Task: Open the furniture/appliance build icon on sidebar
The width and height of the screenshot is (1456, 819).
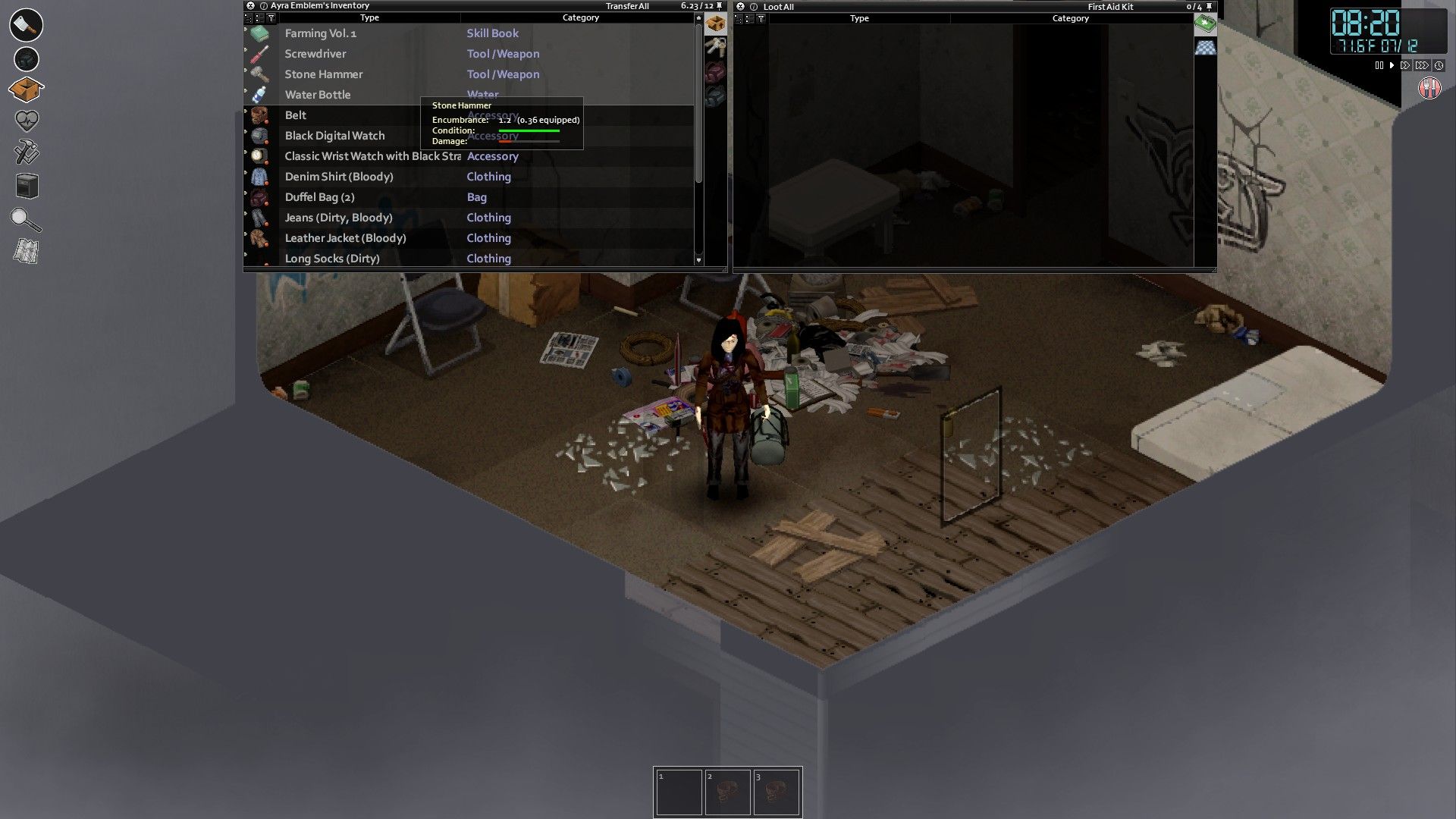Action: (26, 187)
